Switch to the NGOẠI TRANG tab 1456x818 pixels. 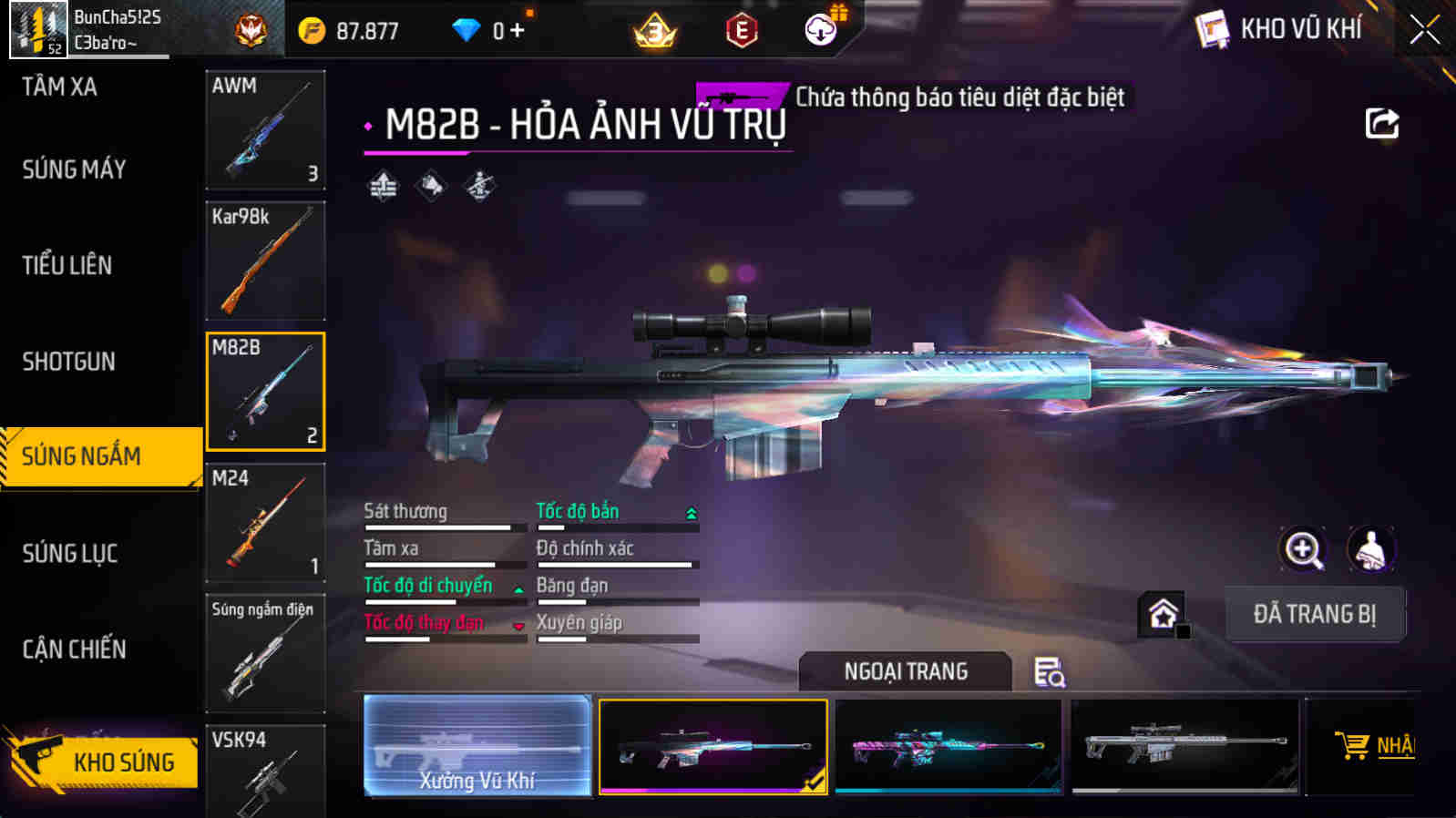905,671
